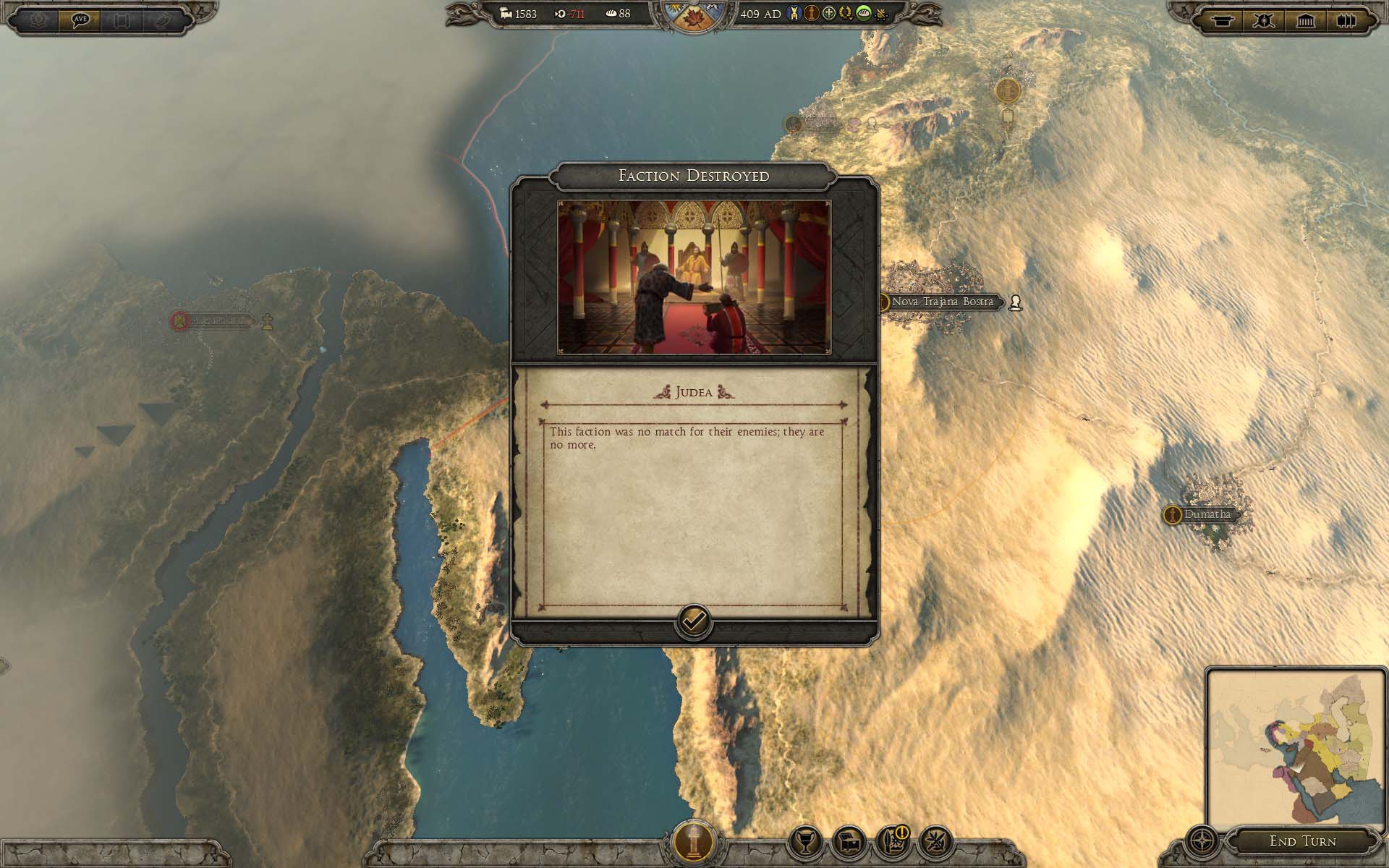The width and height of the screenshot is (1389, 868).
Task: Open the goblet icon panel
Action: point(804,842)
